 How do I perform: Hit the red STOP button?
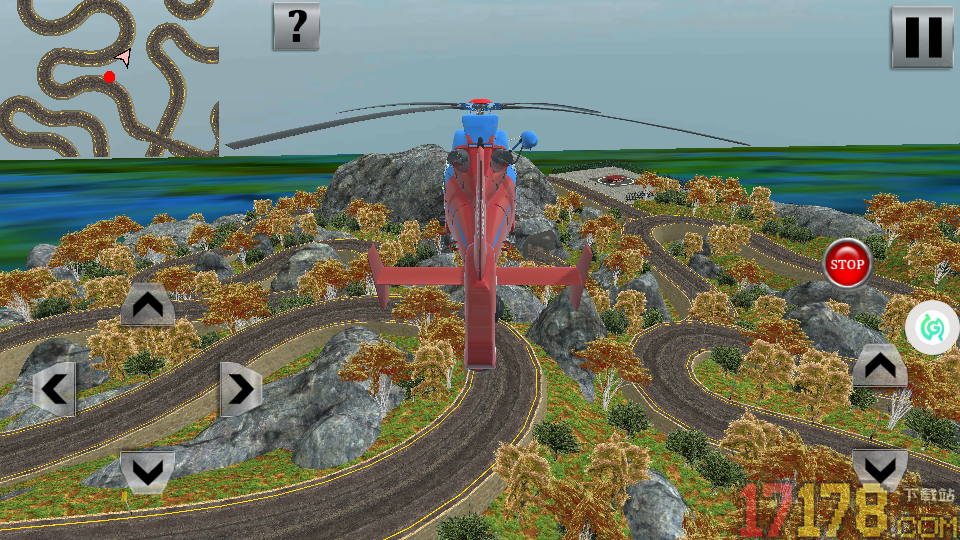click(x=847, y=264)
